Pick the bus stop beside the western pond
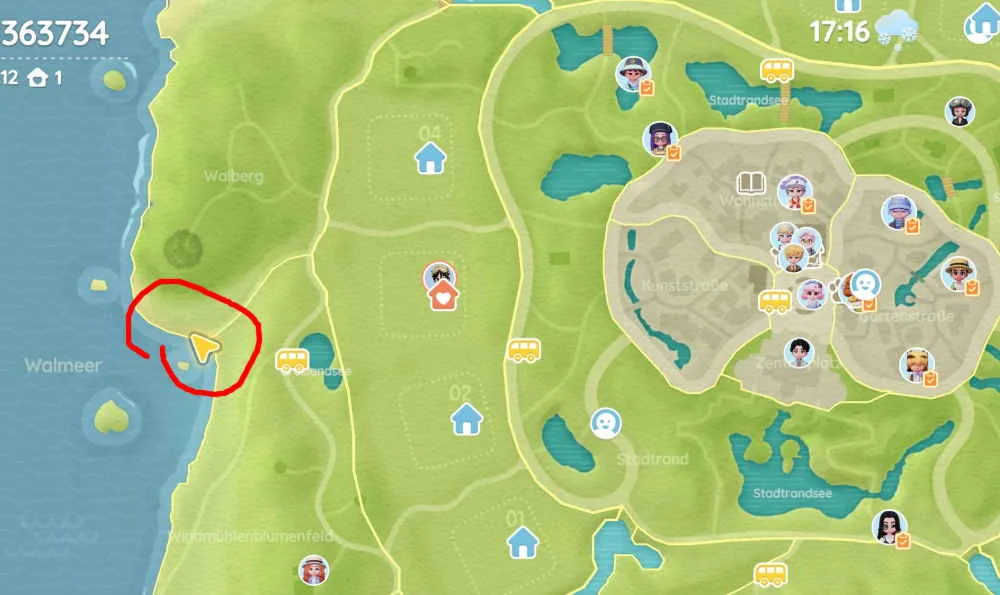Screen dimensions: 1000x595 point(292,360)
